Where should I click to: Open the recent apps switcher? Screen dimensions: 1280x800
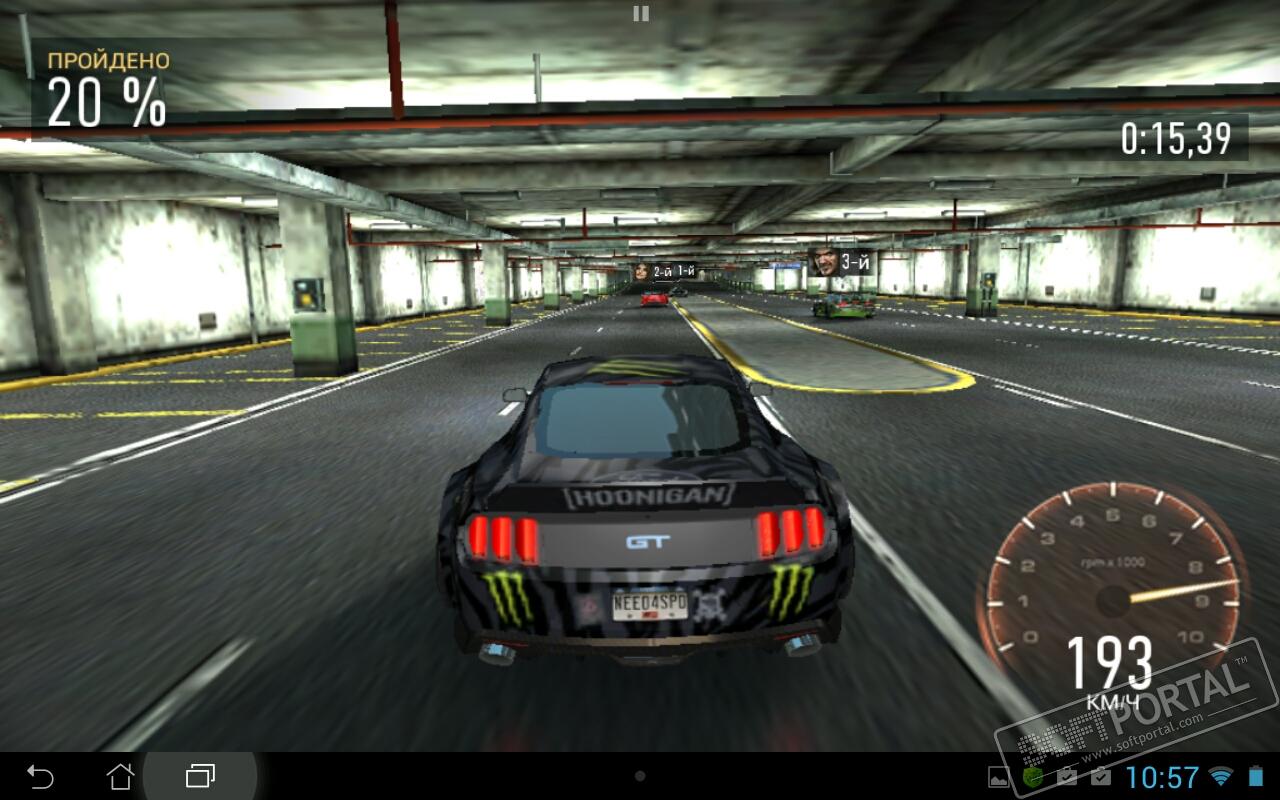point(201,776)
